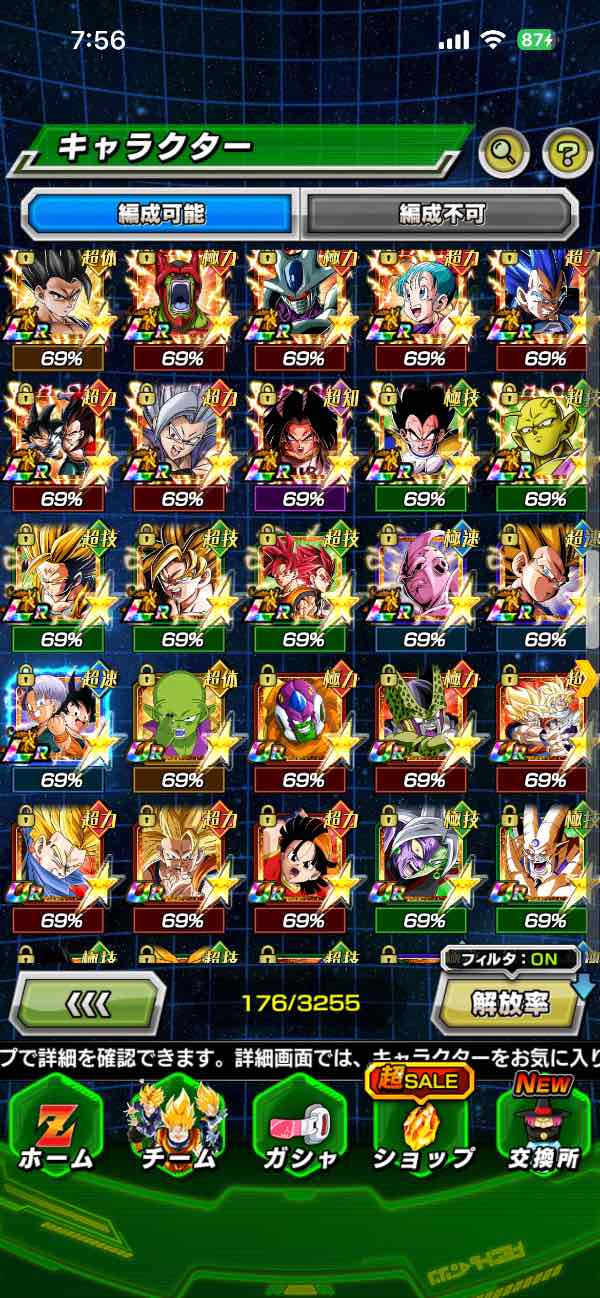Open the question mark help
The height and width of the screenshot is (1298, 600).
pos(567,153)
